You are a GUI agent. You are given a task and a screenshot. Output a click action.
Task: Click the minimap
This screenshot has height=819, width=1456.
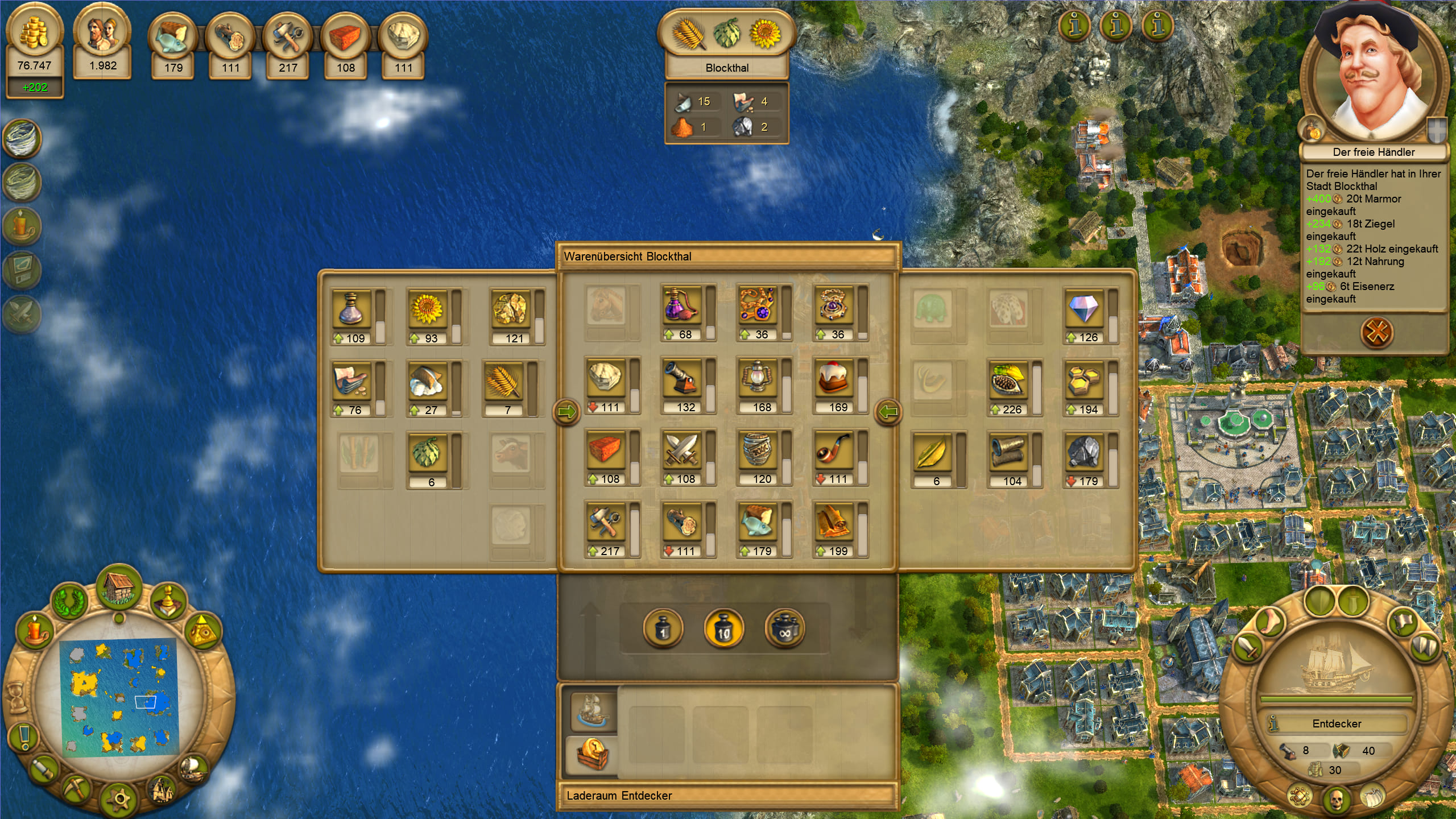pos(118,697)
